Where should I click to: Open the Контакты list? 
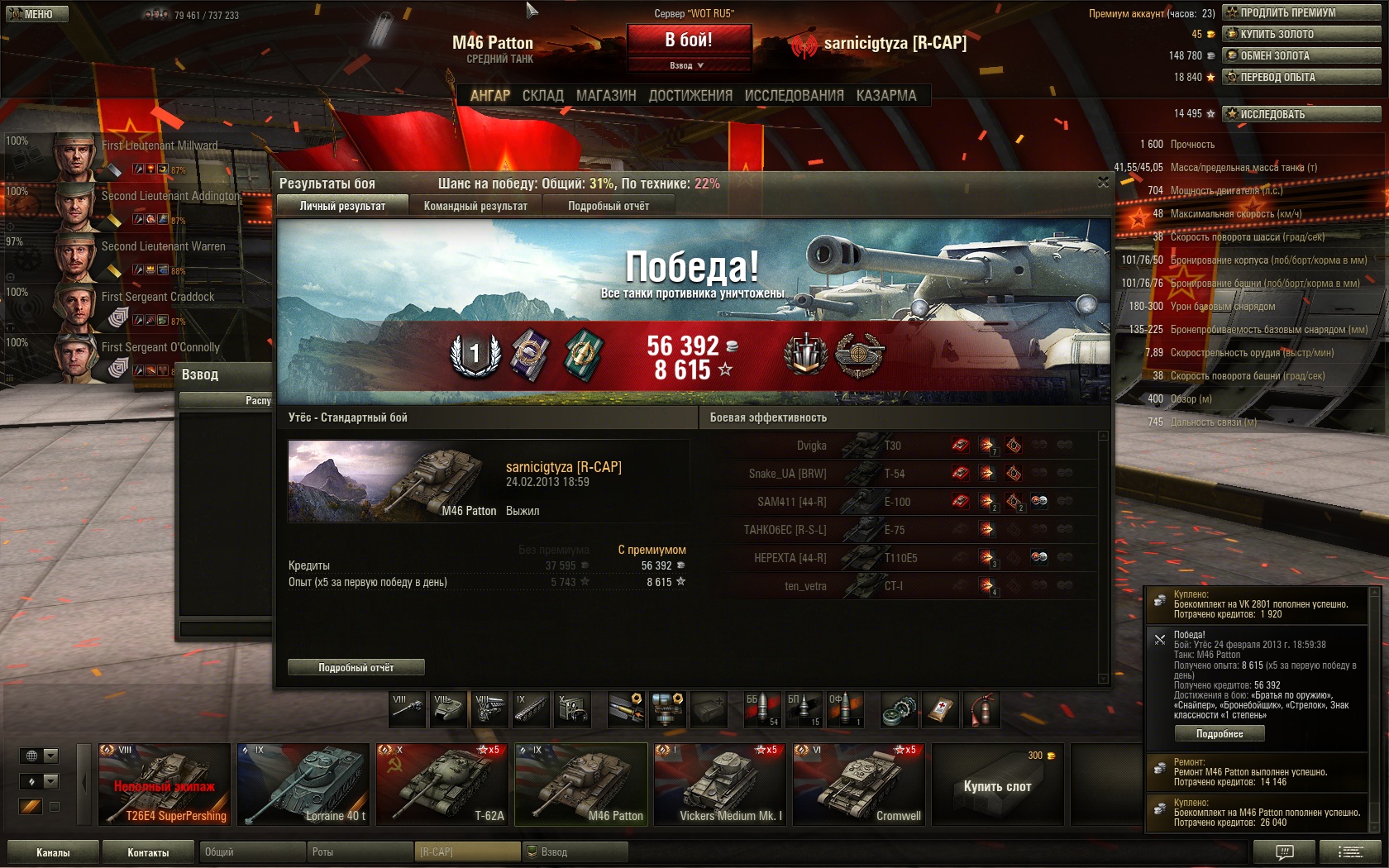[148, 852]
